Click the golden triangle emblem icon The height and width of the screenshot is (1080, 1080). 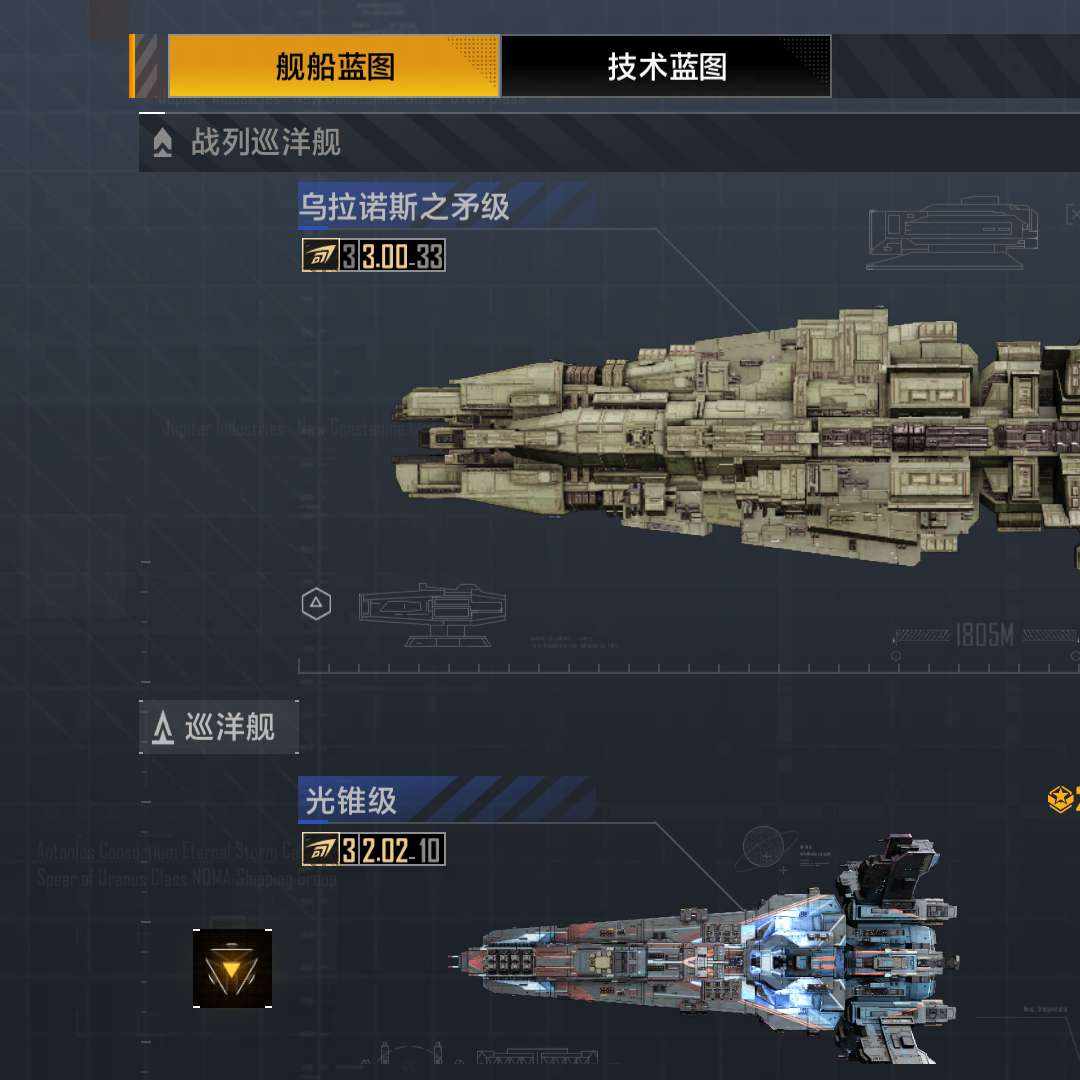click(232, 968)
